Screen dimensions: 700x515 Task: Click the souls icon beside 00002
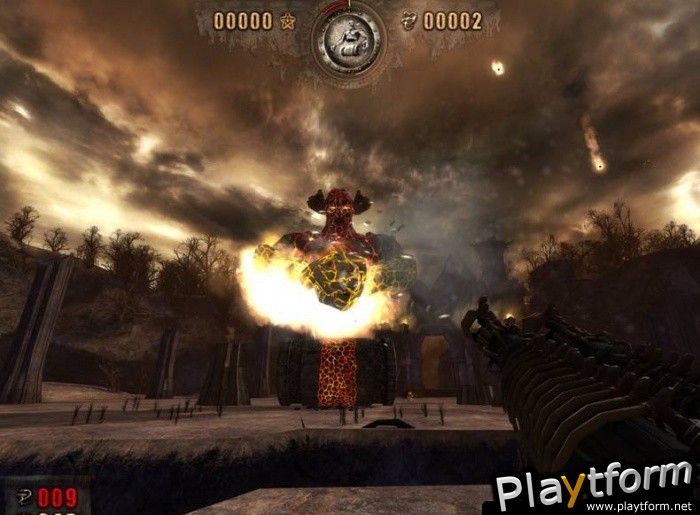tap(408, 21)
